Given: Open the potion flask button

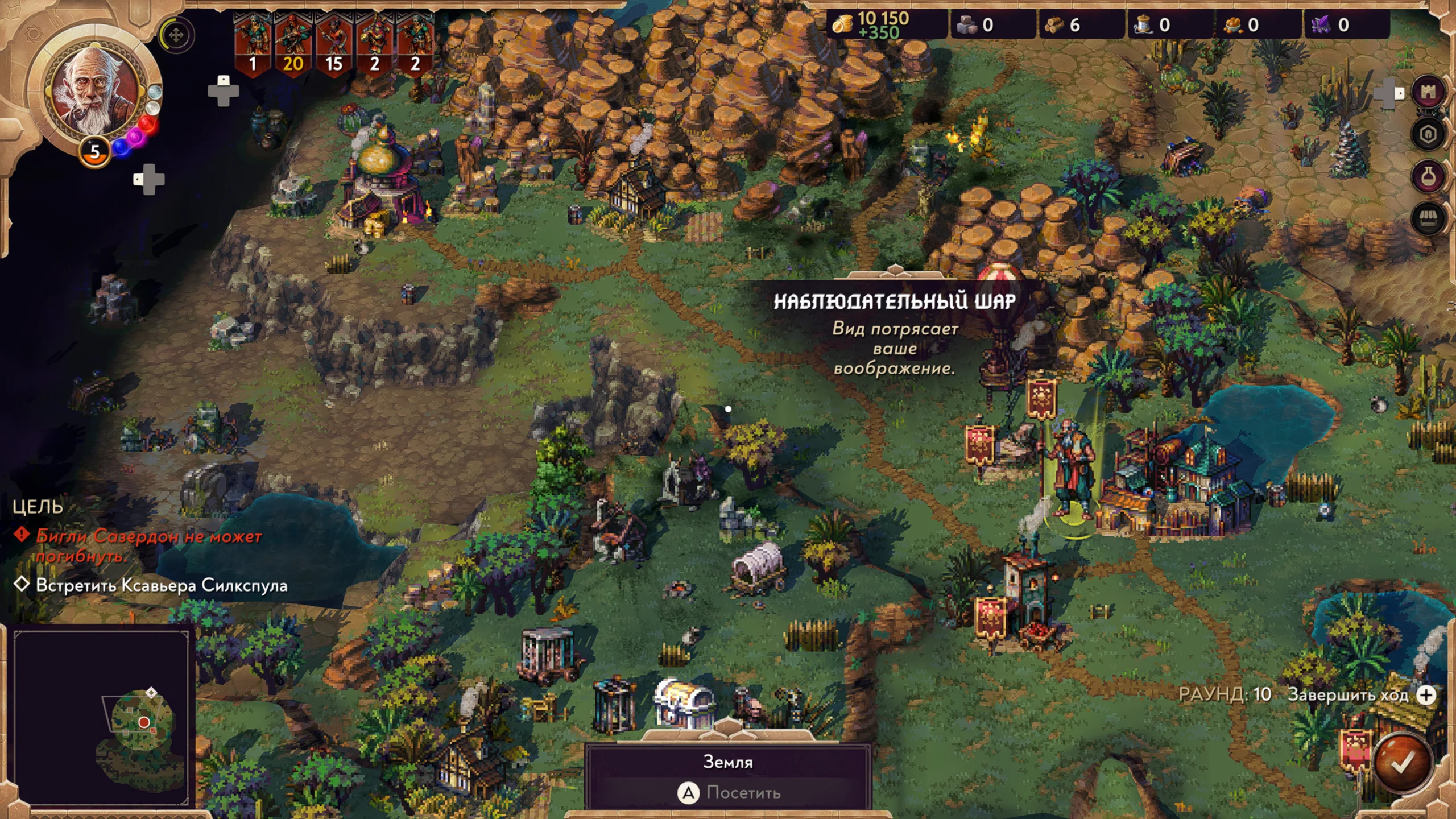Looking at the screenshot, I should pyautogui.click(x=1428, y=177).
